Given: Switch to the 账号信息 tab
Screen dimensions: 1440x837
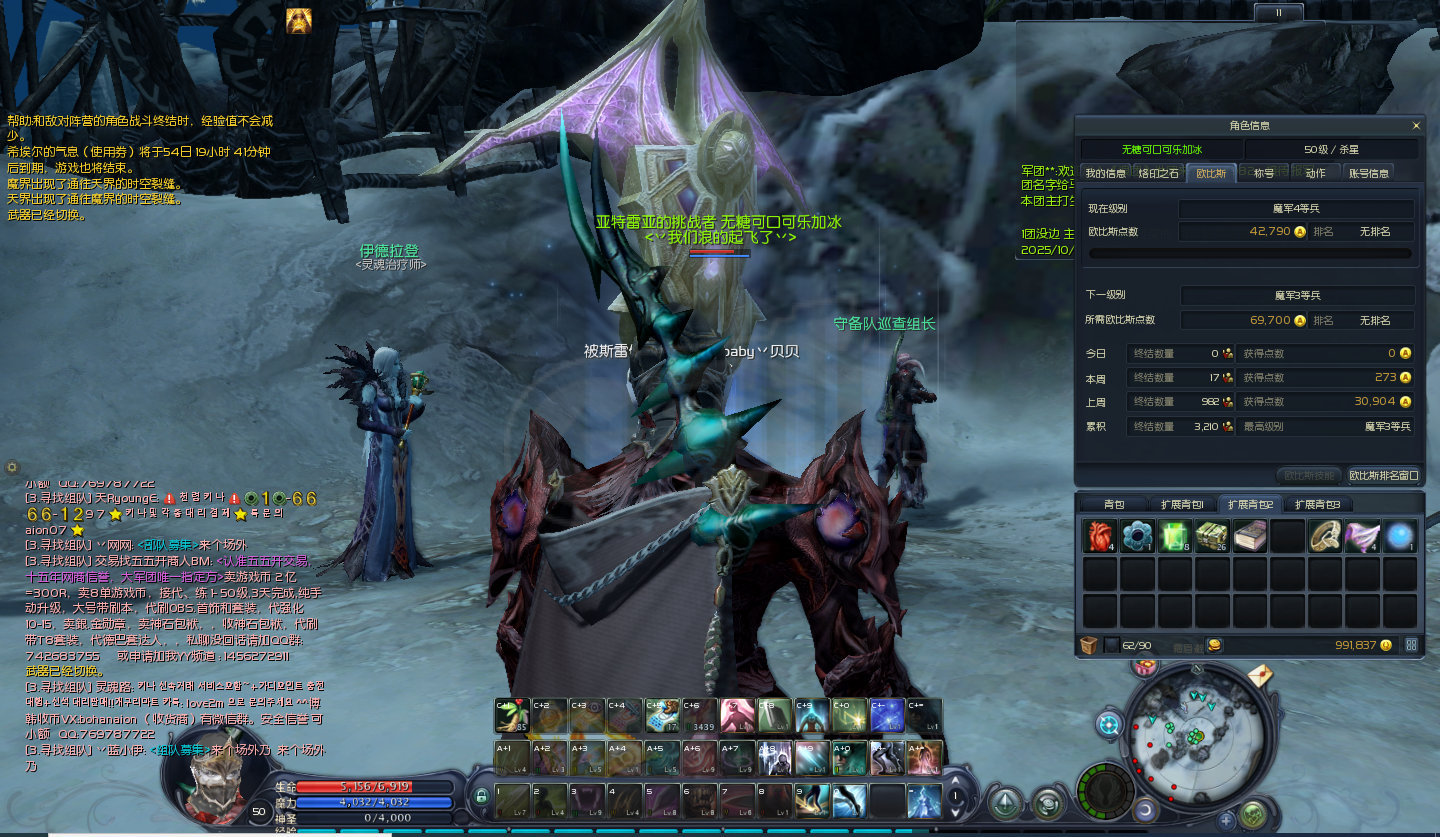Looking at the screenshot, I should point(1368,173).
